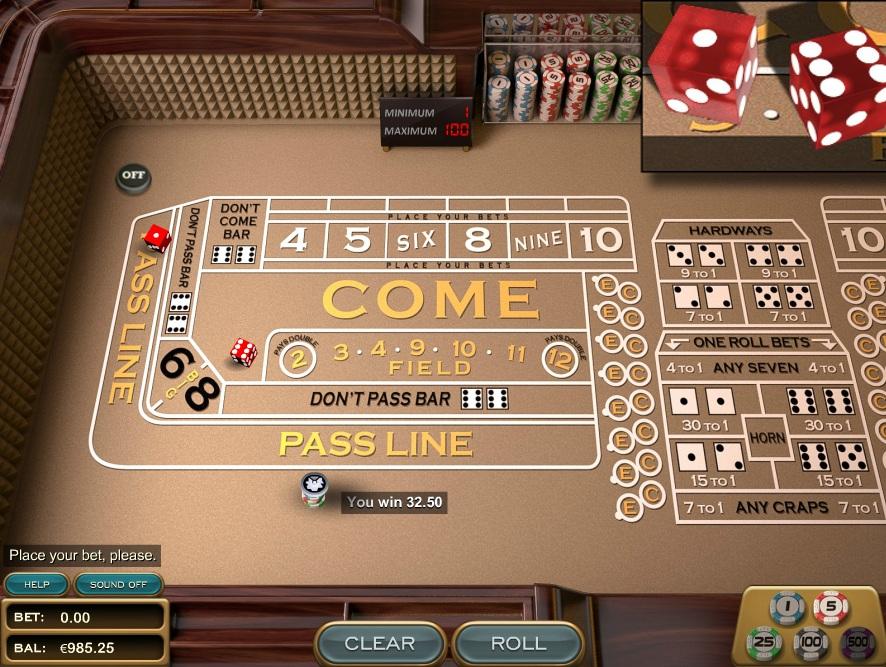This screenshot has width=886, height=667.
Task: Bet on Don't Come Bar box
Action: pyautogui.click(x=237, y=235)
